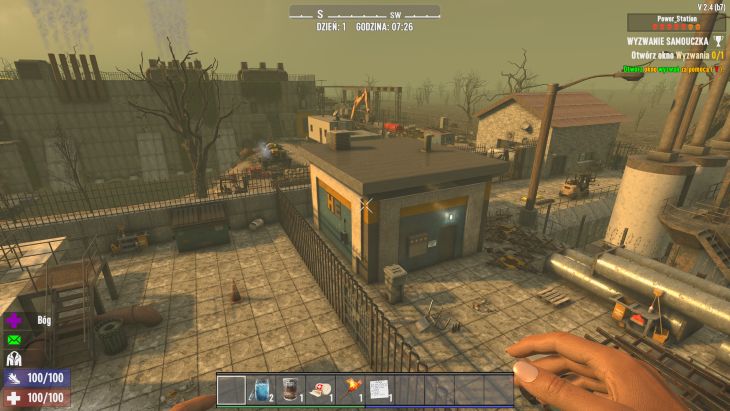This screenshot has height=411, width=730.
Task: Click the green envelope buff icon
Action: click(x=15, y=340)
